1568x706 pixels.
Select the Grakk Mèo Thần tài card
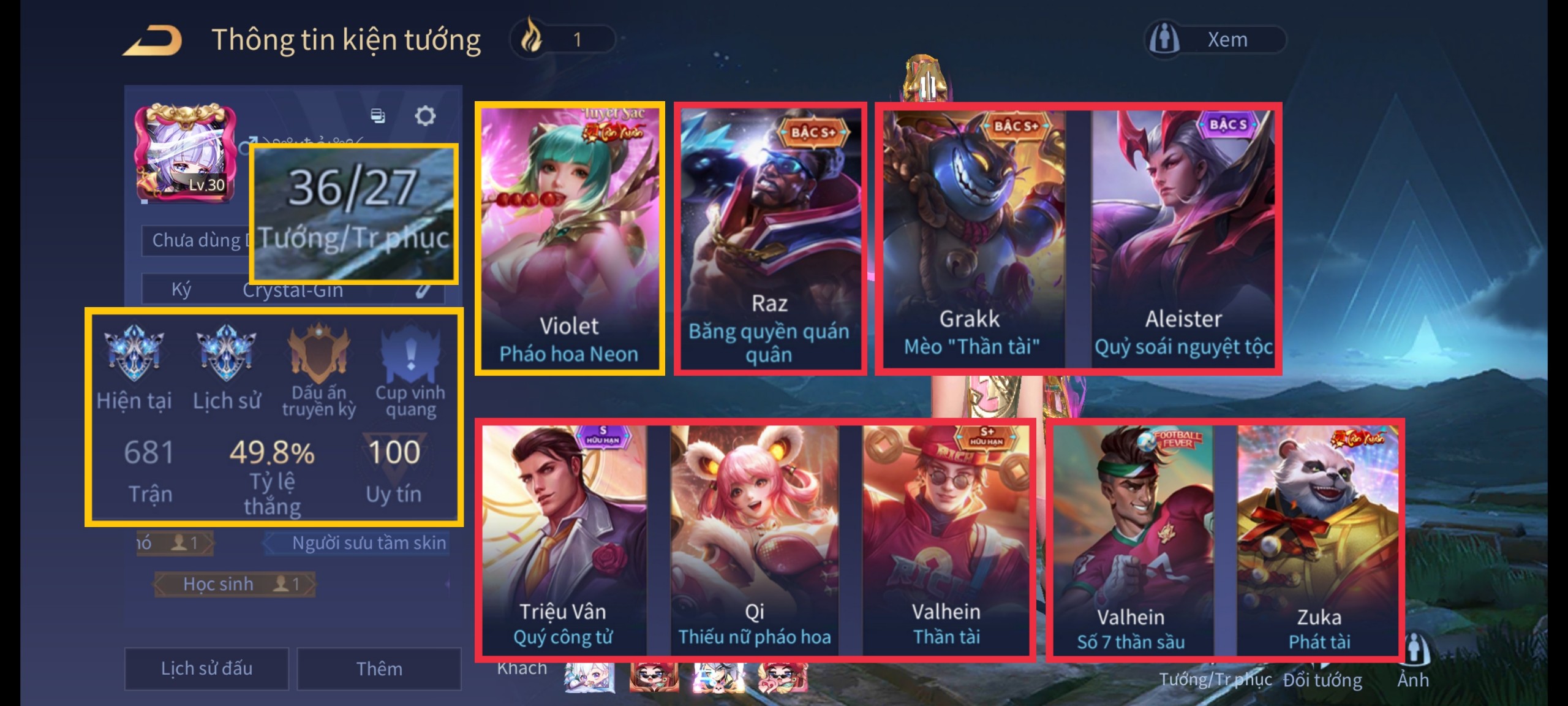coord(973,238)
